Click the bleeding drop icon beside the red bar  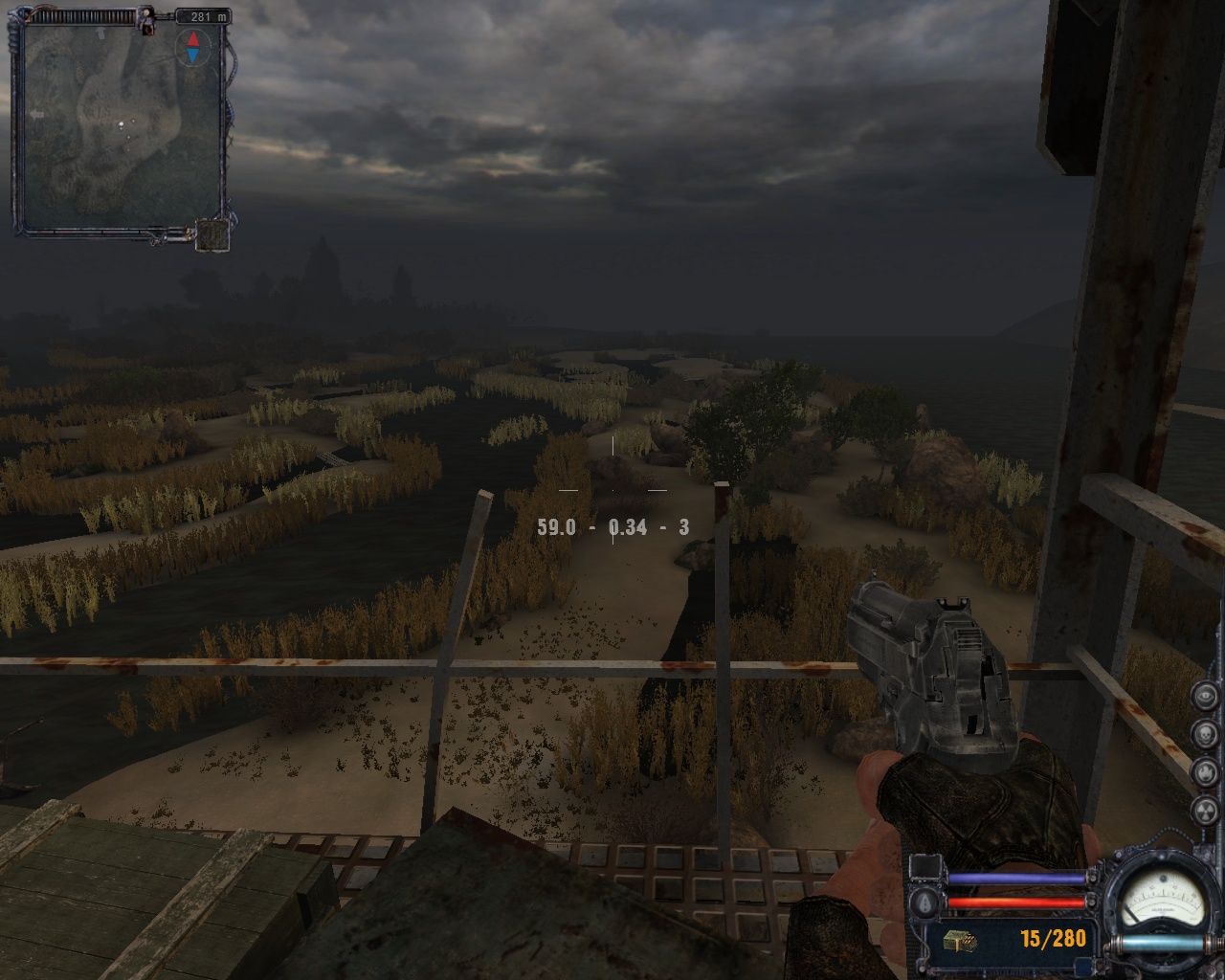coord(925,902)
